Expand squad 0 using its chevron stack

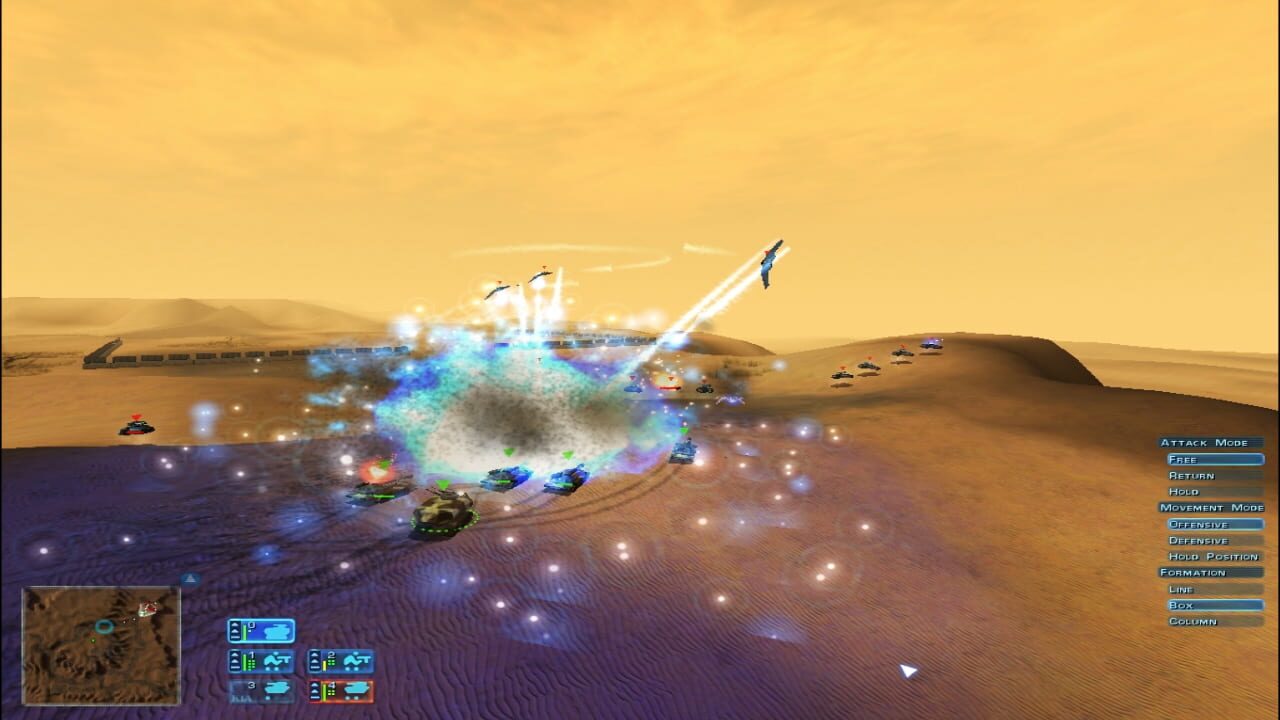point(234,630)
